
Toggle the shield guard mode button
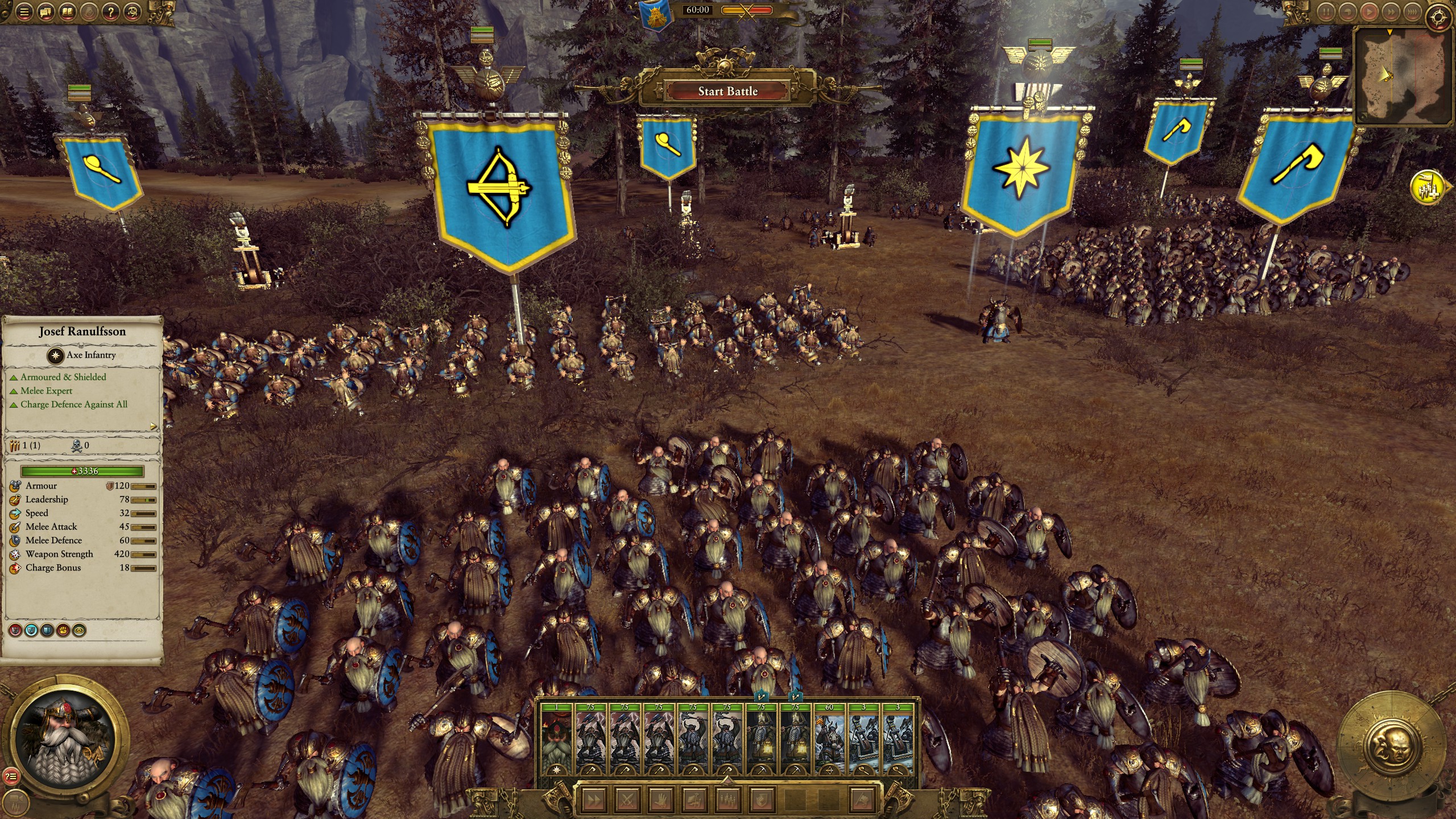click(x=760, y=799)
